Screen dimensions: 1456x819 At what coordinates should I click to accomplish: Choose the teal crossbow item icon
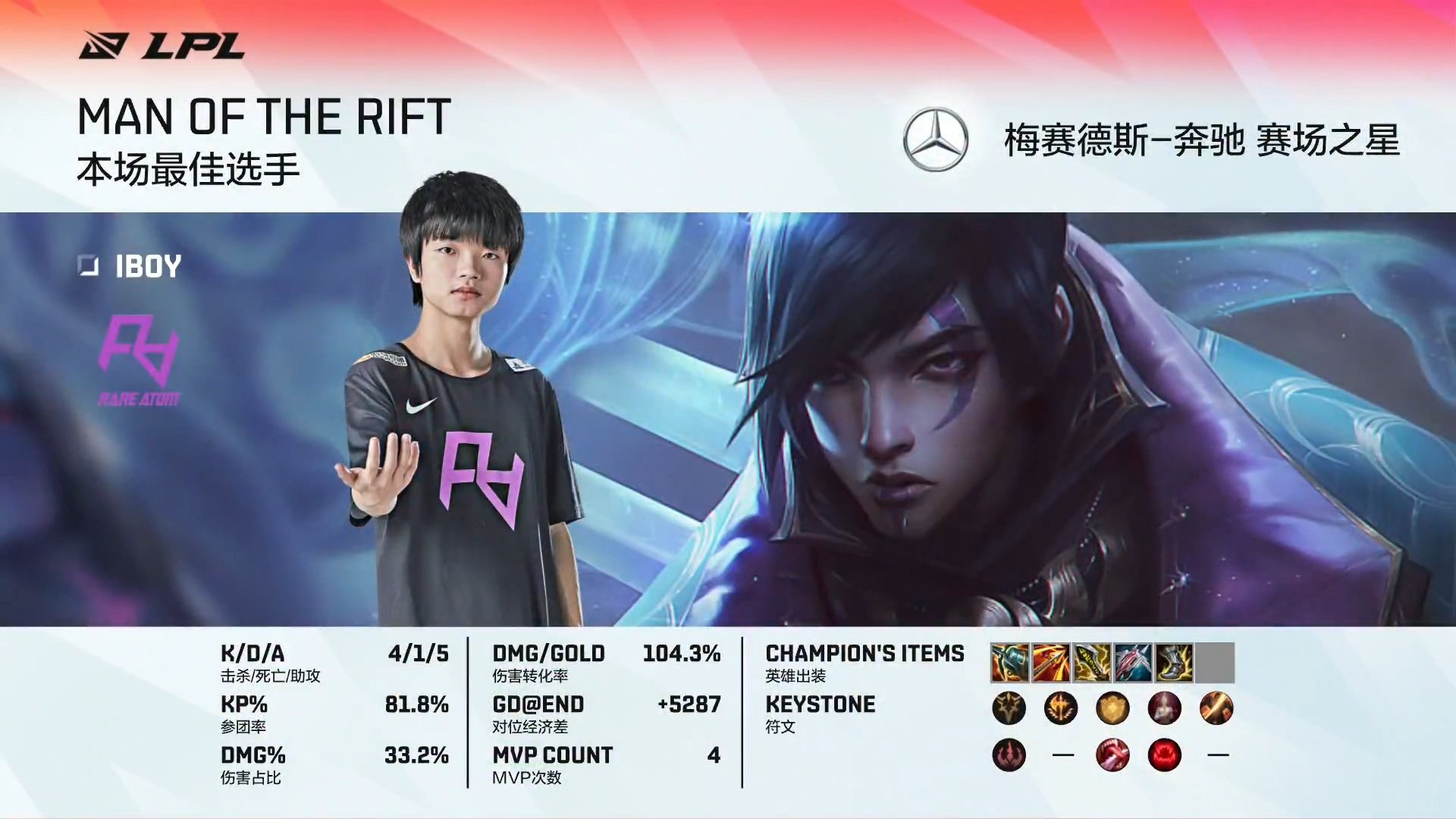tap(1009, 663)
